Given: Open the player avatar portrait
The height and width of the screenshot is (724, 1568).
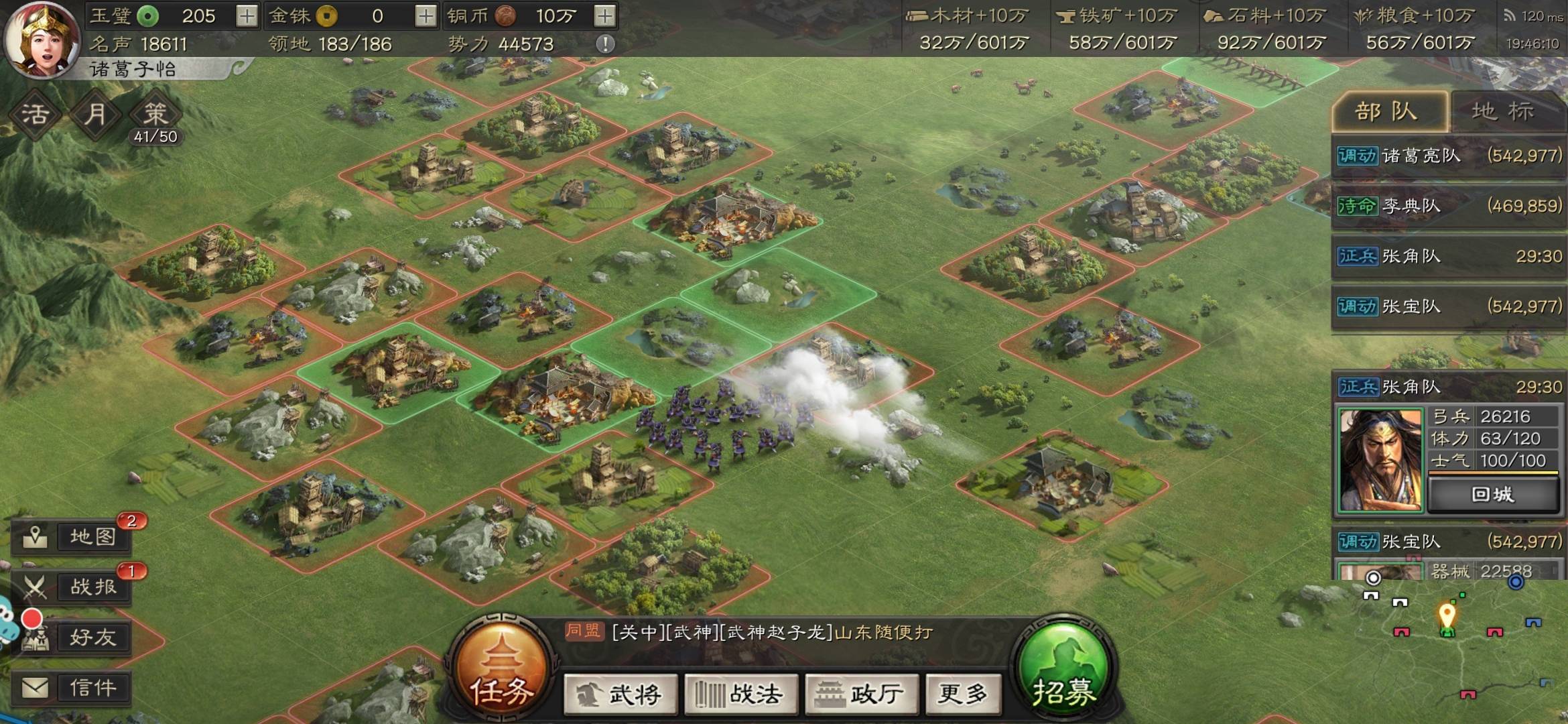Looking at the screenshot, I should point(42,39).
